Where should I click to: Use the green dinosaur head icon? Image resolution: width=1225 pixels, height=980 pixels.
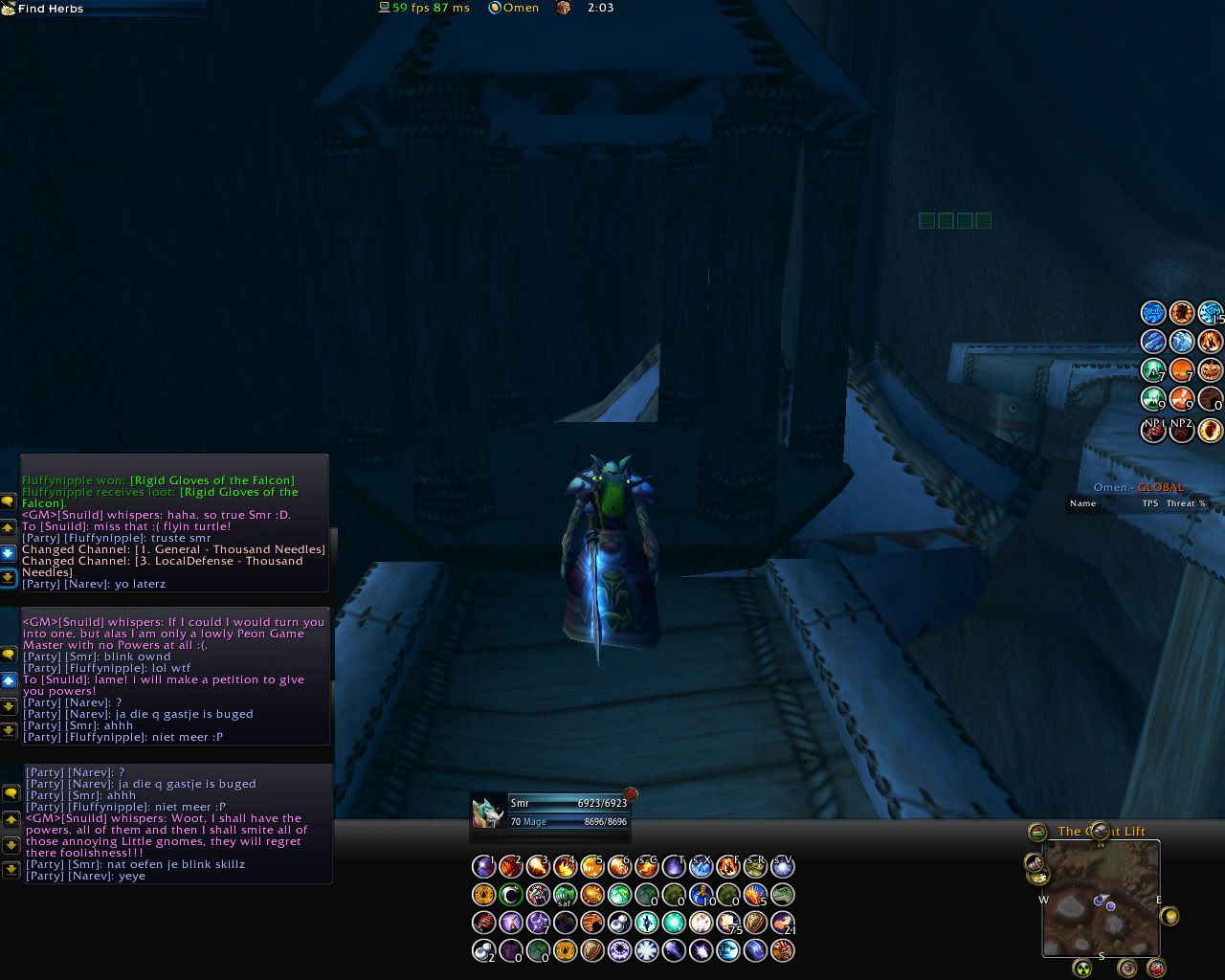[x=783, y=895]
